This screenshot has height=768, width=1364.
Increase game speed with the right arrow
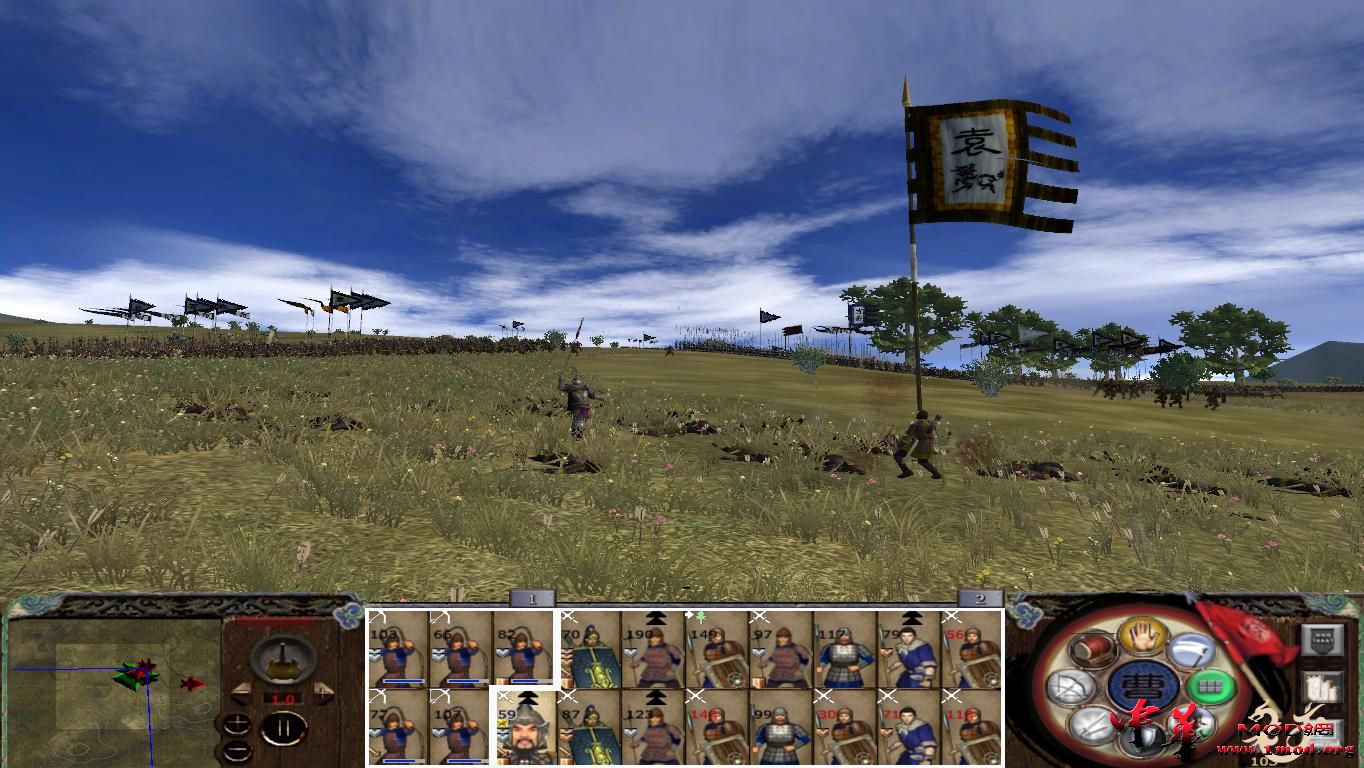(321, 692)
